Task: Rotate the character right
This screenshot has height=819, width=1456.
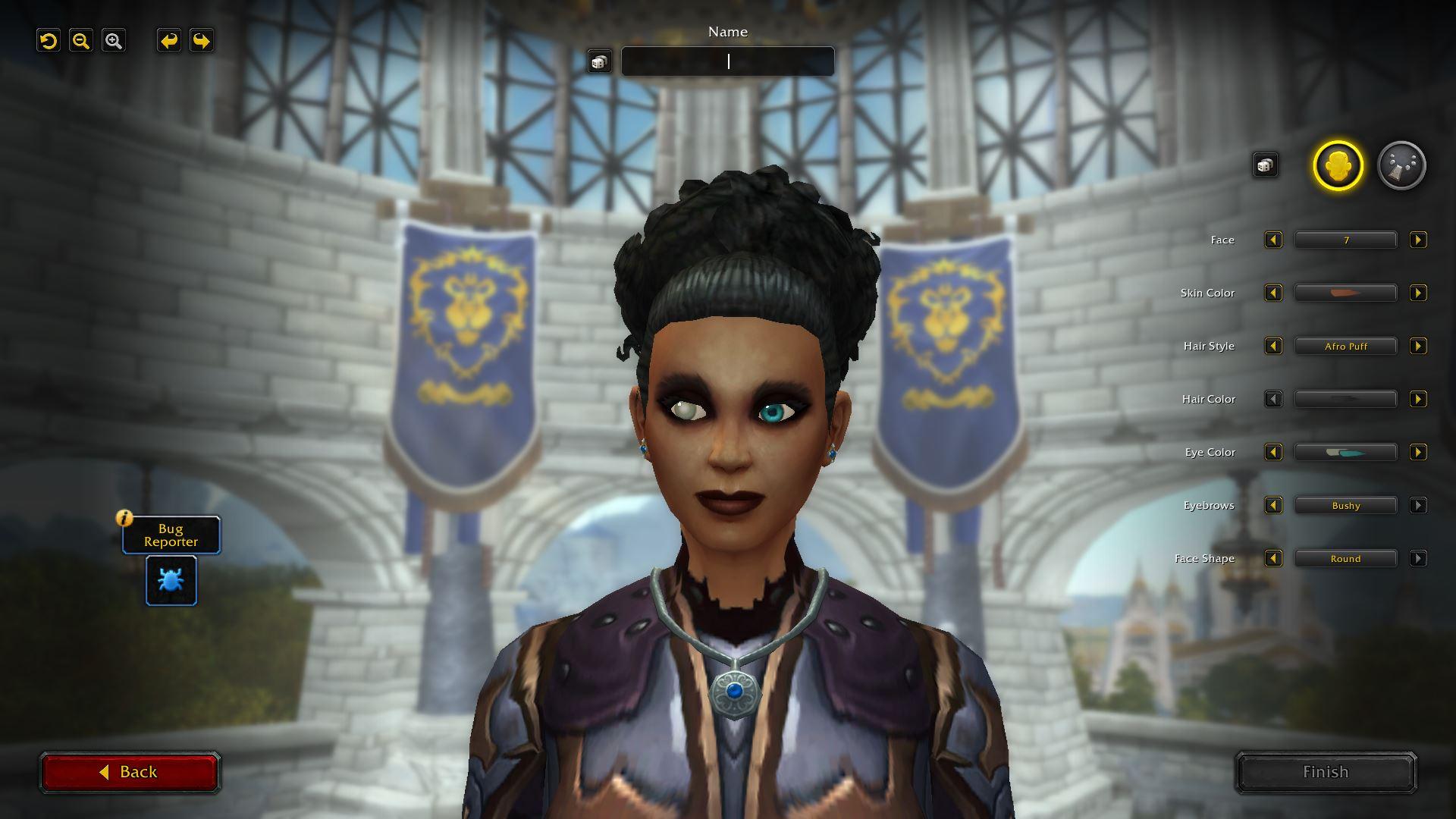Action: click(x=202, y=41)
